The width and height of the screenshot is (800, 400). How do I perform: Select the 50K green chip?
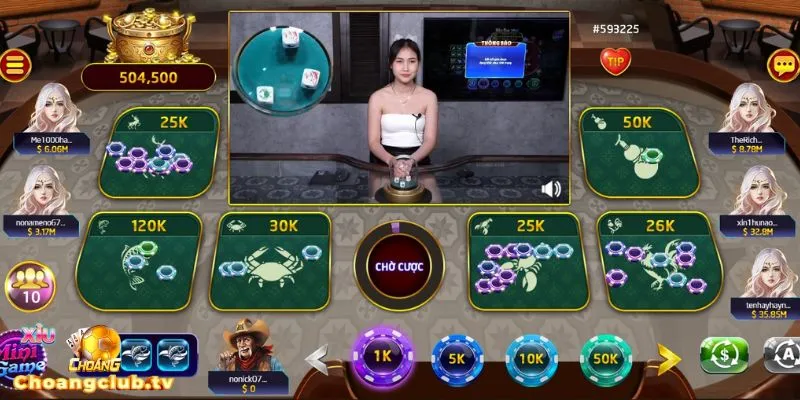tap(606, 359)
